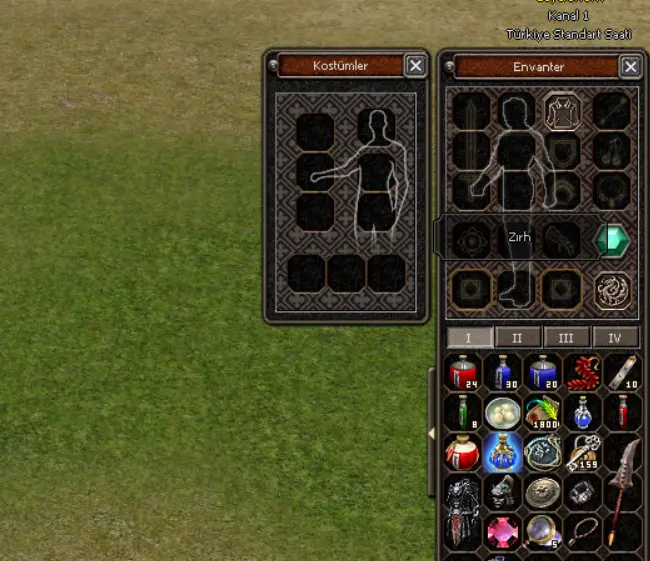Screen dimensions: 650x561
Task: Close the Envanter window
Action: pyautogui.click(x=630, y=67)
